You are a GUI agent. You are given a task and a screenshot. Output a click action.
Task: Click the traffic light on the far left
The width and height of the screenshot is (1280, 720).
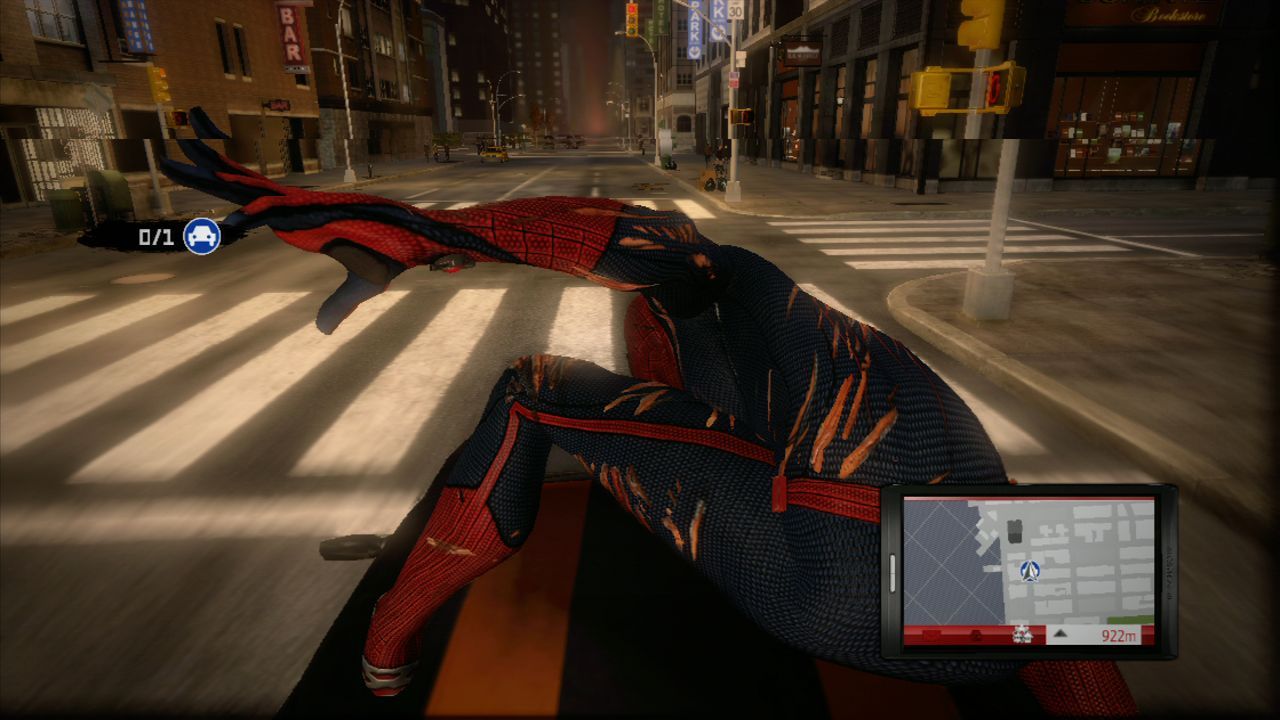[159, 85]
